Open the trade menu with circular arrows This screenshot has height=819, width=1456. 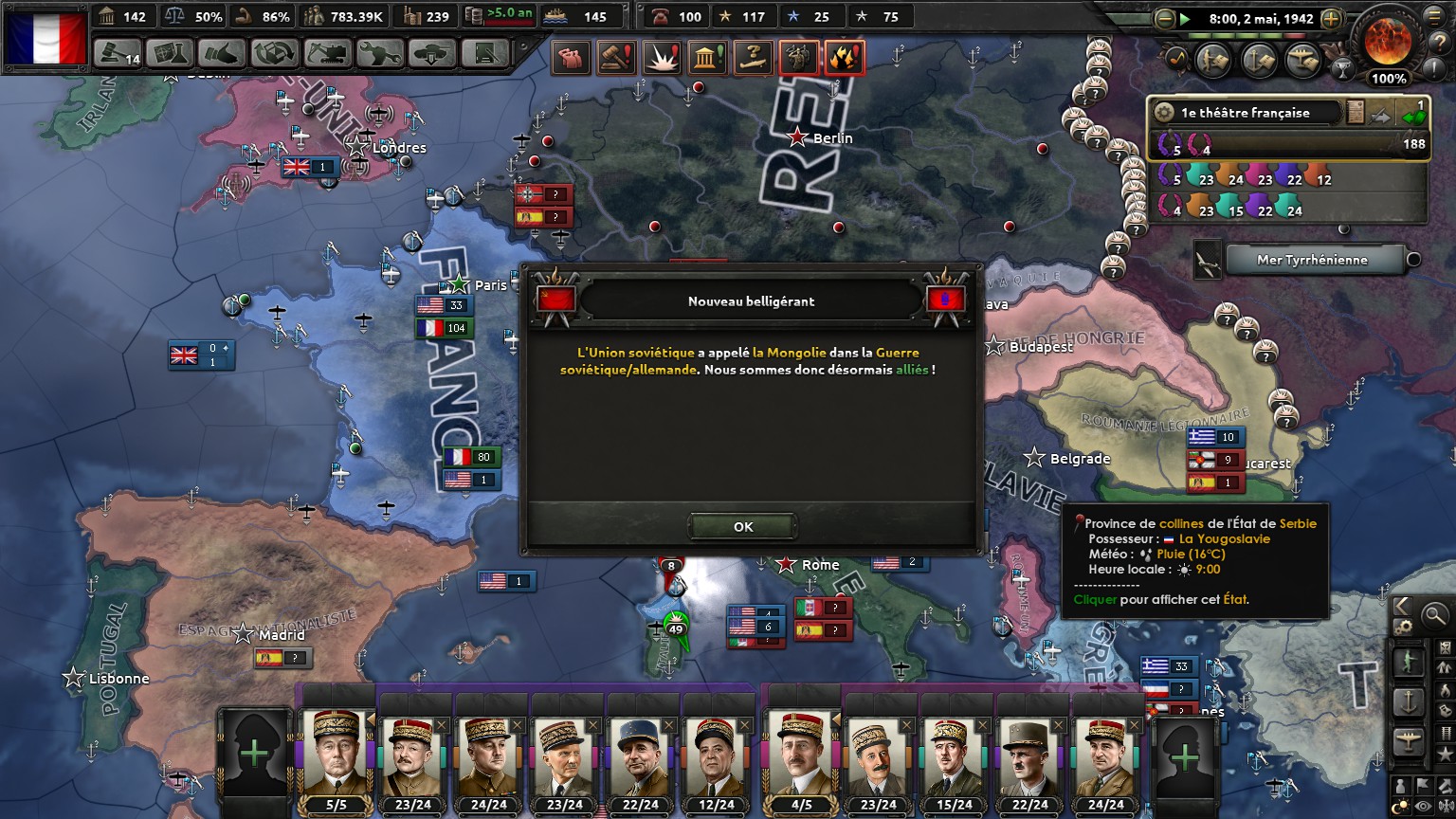275,53
